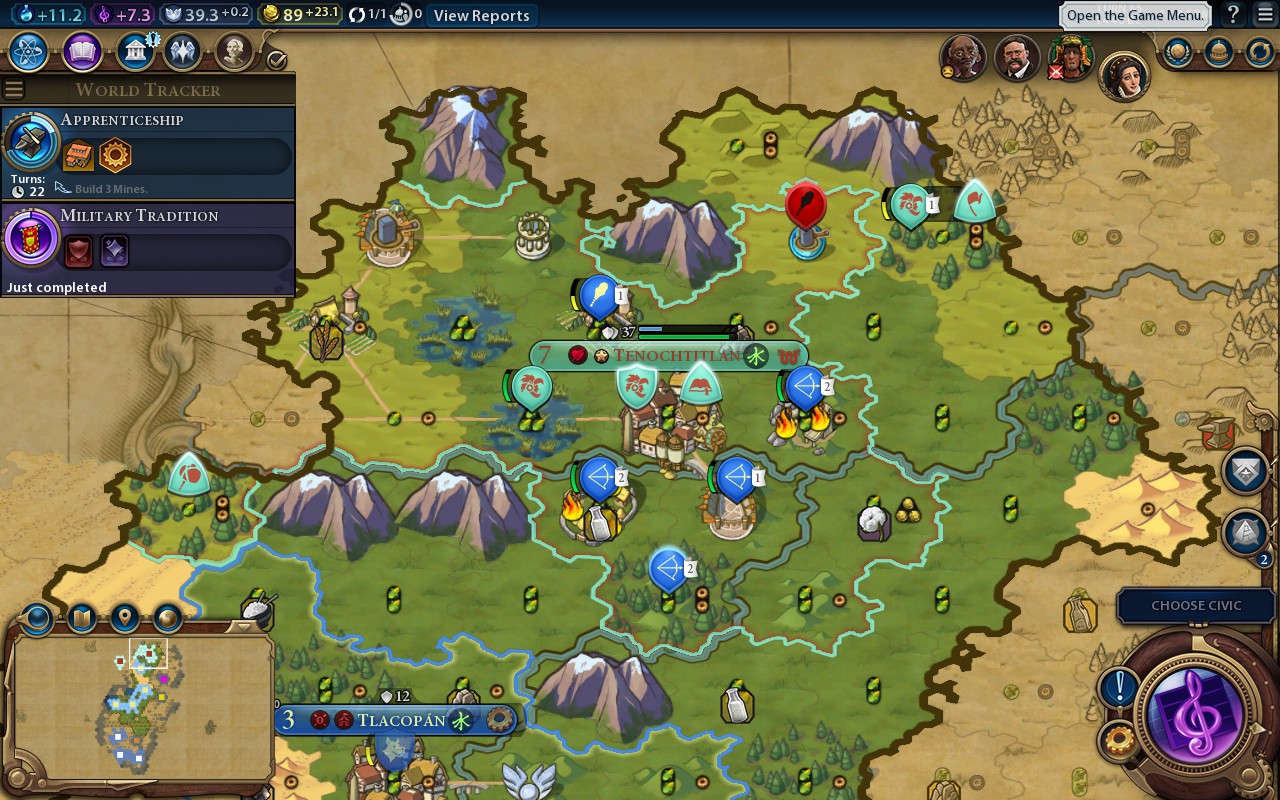Open the city-states dome icon
The width and height of the screenshot is (1280, 800).
[1218, 51]
